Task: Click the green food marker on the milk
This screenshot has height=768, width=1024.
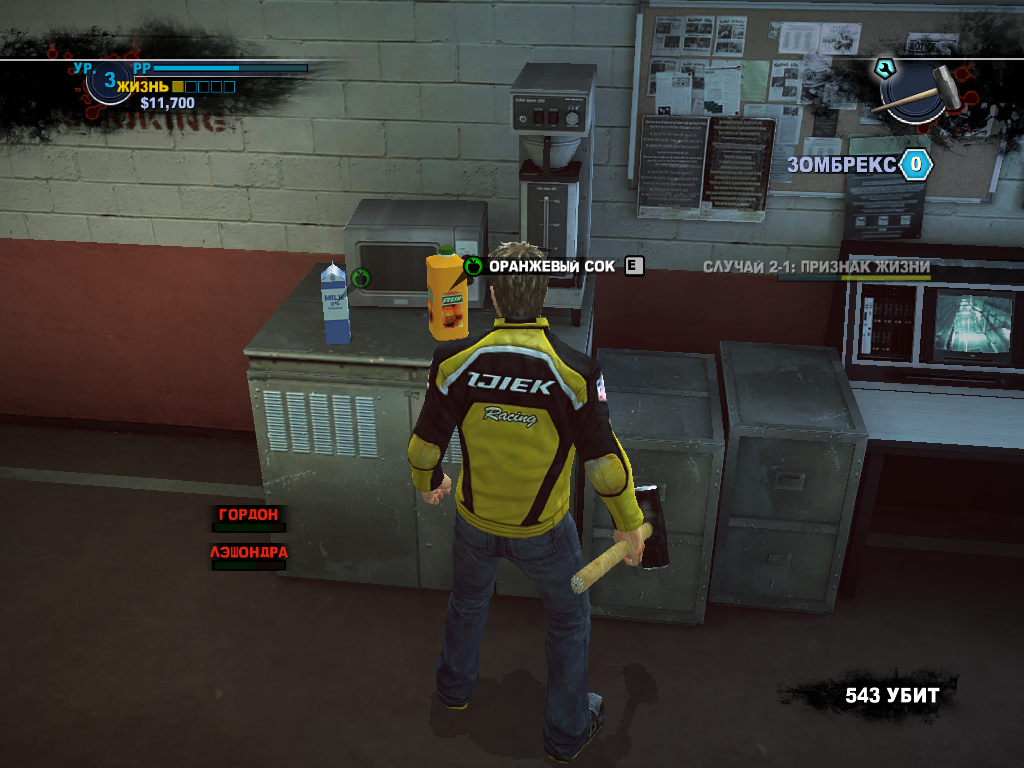Action: coord(361,277)
